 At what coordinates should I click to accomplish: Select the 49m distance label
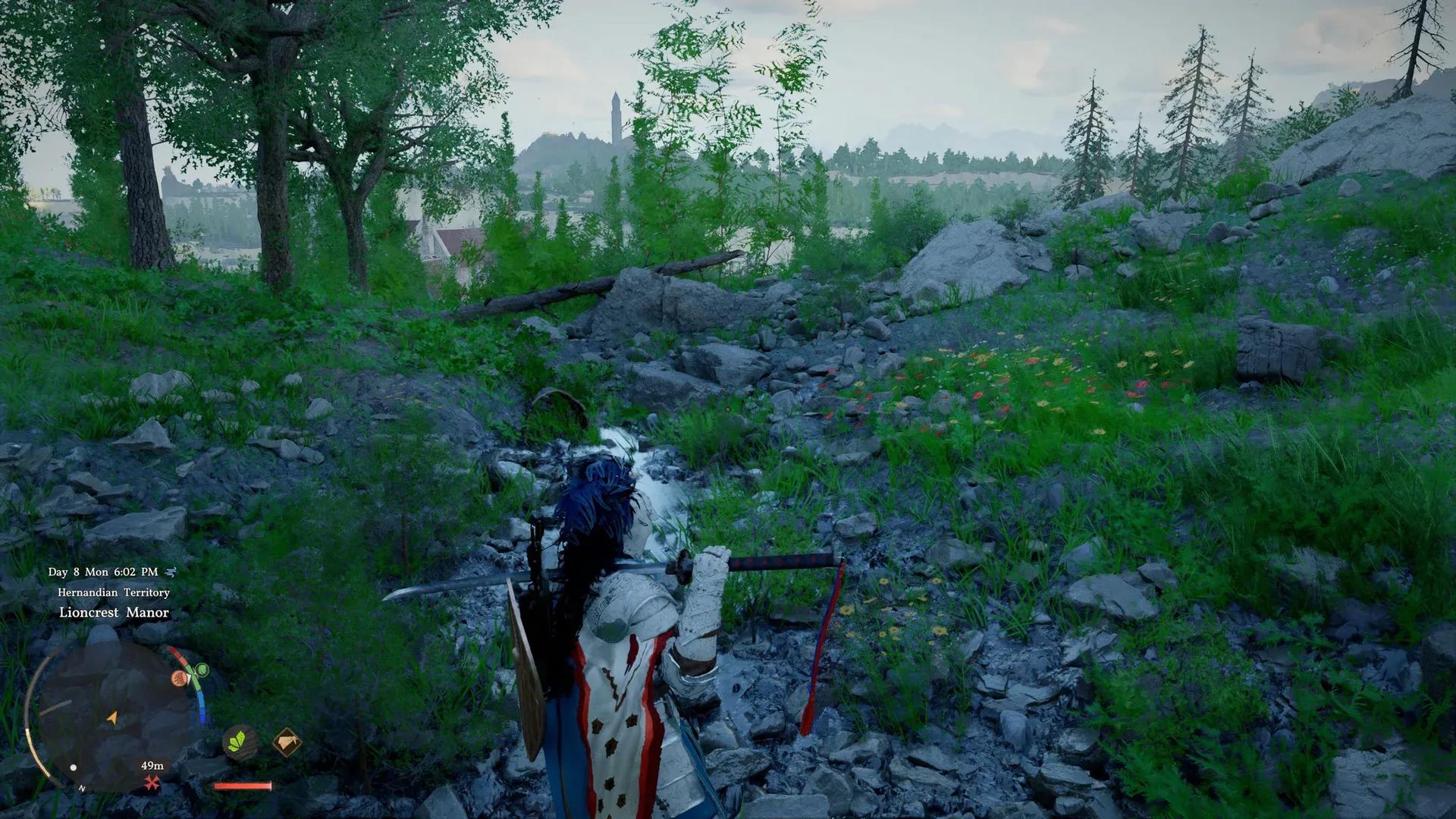point(152,766)
